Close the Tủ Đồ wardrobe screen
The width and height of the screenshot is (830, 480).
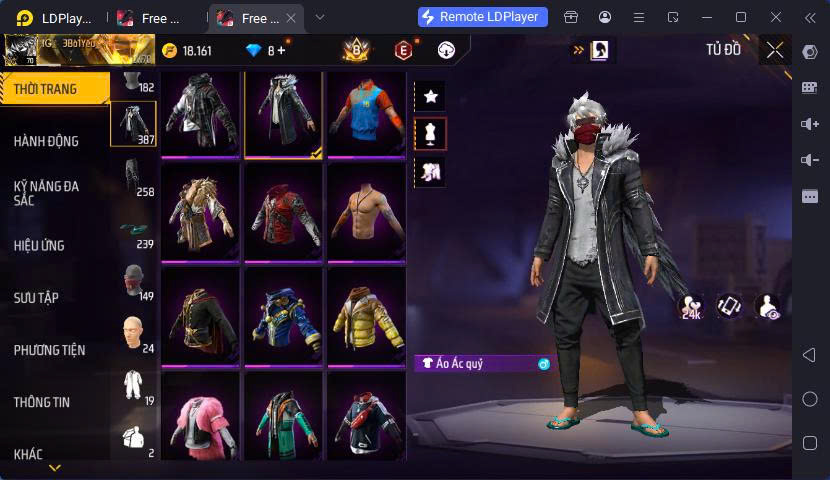click(774, 49)
